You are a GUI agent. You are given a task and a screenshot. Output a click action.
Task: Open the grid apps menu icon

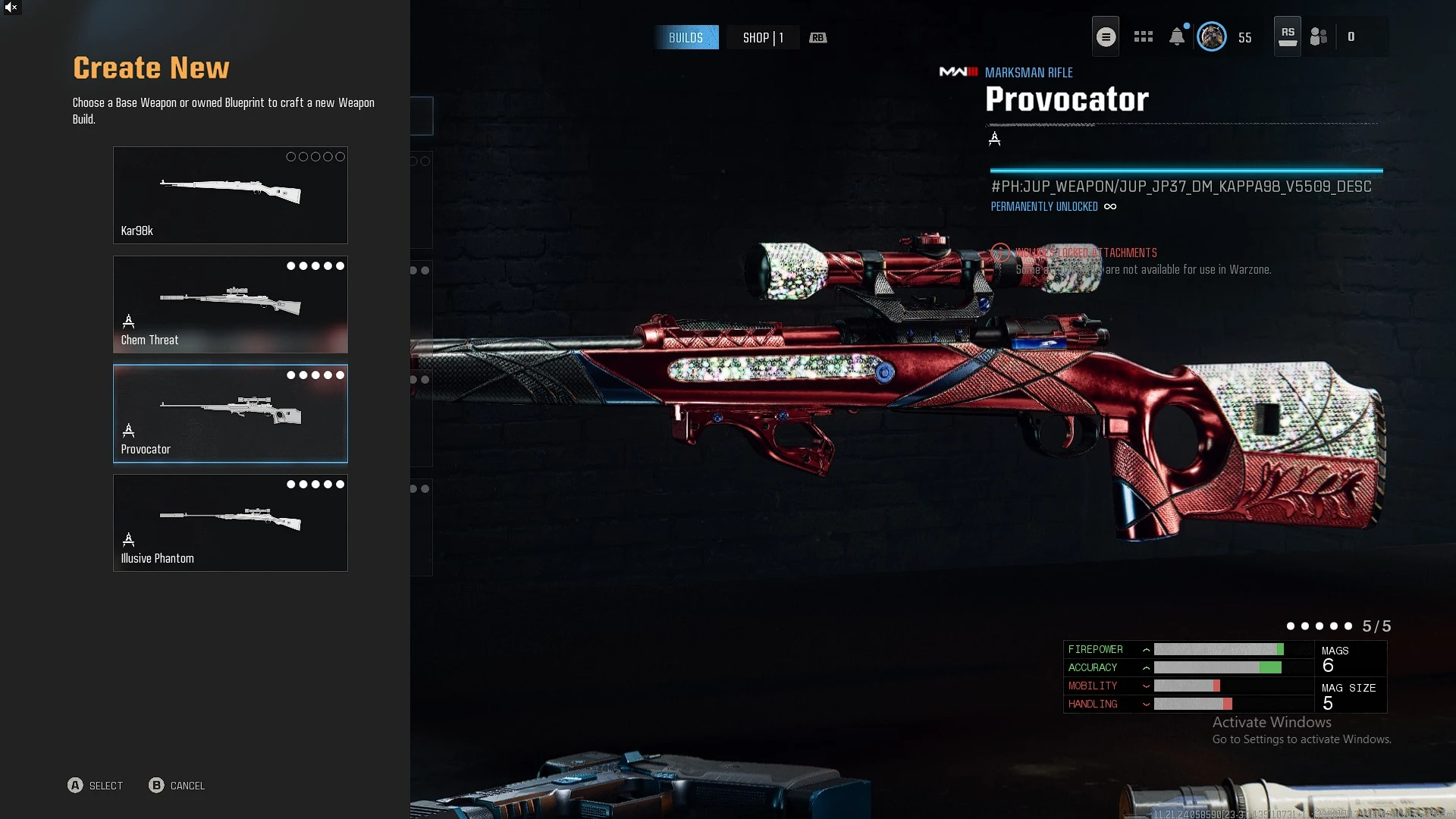coord(1143,36)
